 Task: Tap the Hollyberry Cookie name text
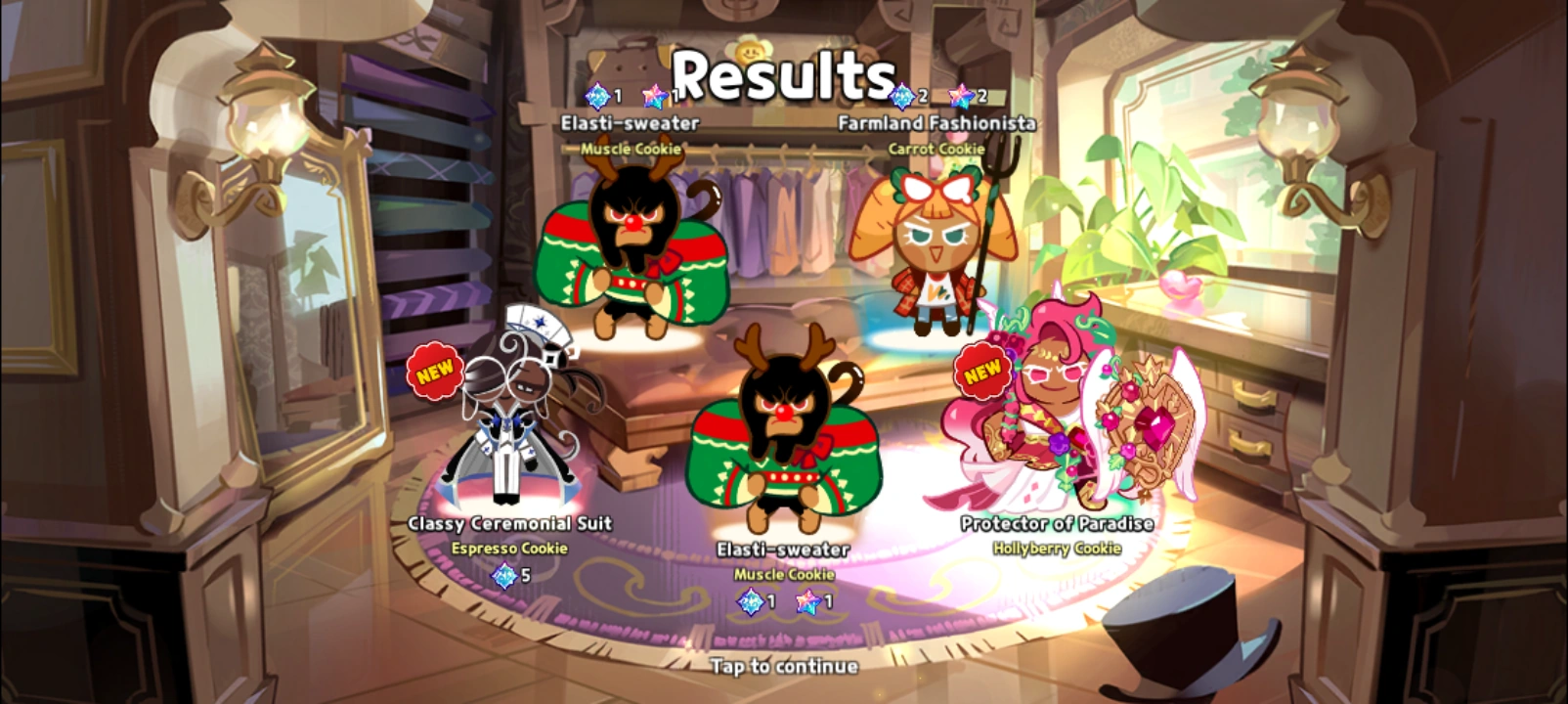1057,549
